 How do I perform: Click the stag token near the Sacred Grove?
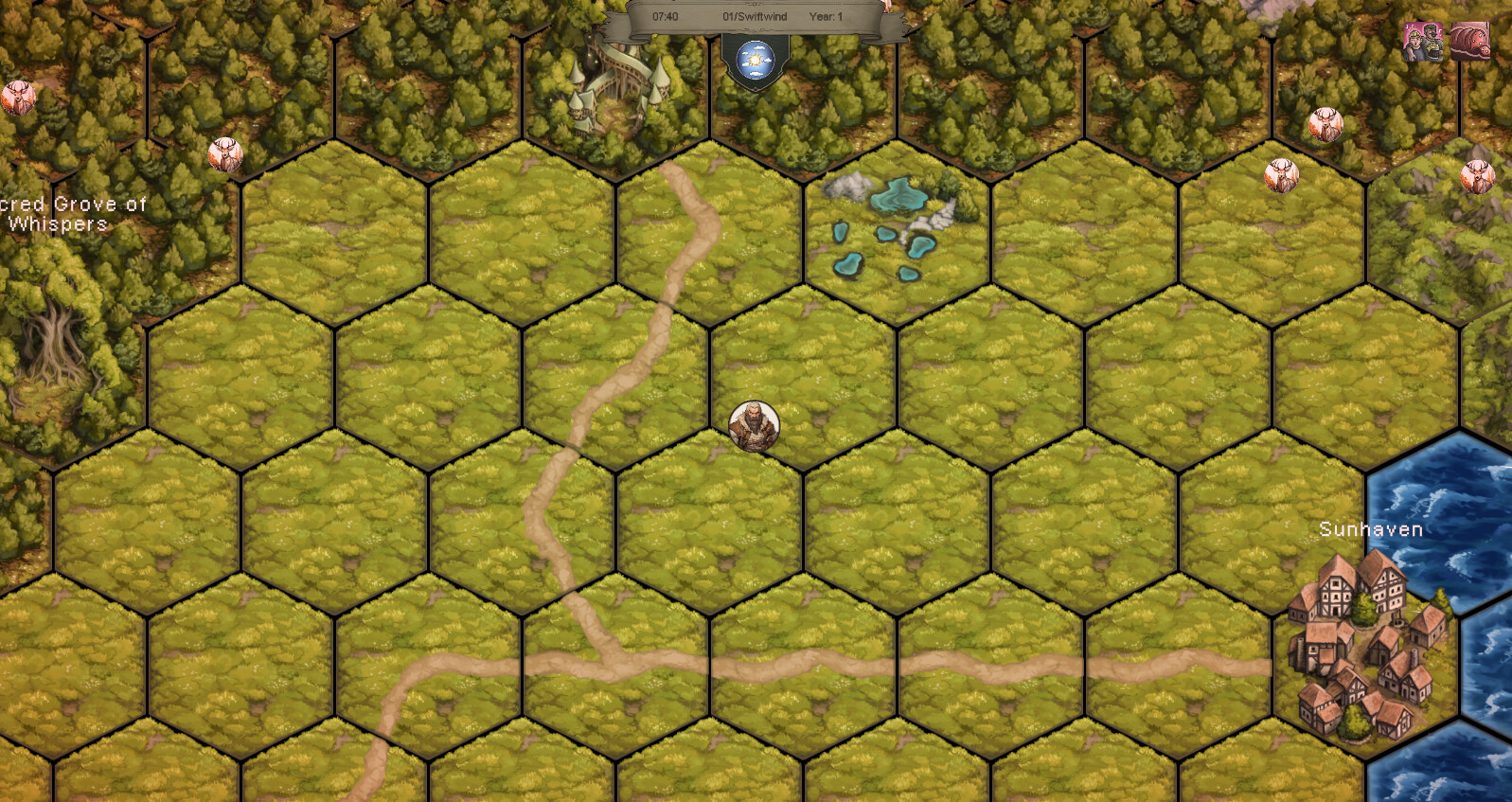[224, 153]
